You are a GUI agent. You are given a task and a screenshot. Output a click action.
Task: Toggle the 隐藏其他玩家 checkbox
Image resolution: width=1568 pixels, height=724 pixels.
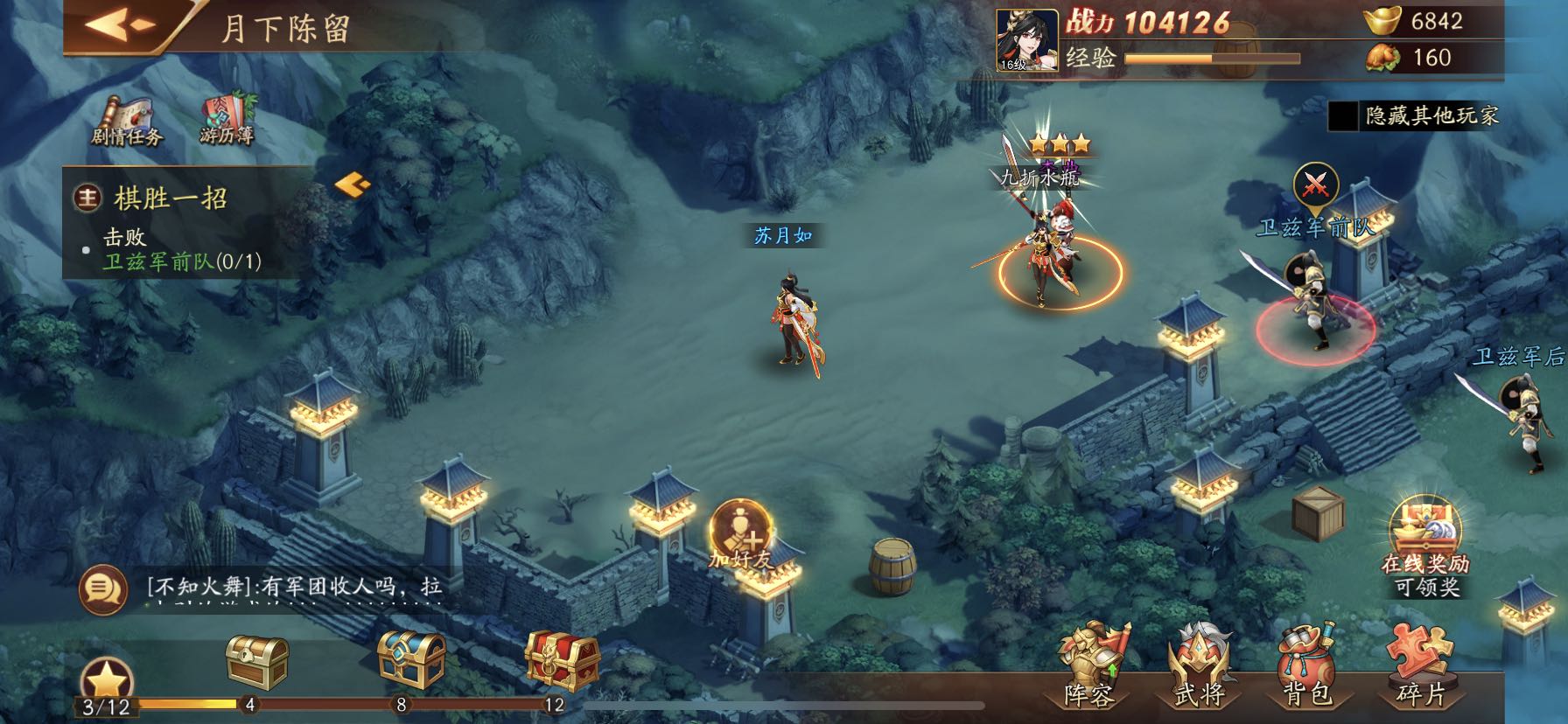coord(1343,115)
